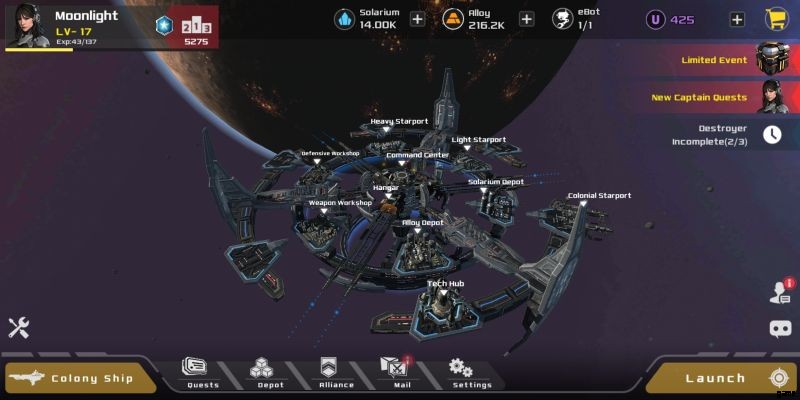Open the Depot menu

coord(270,372)
